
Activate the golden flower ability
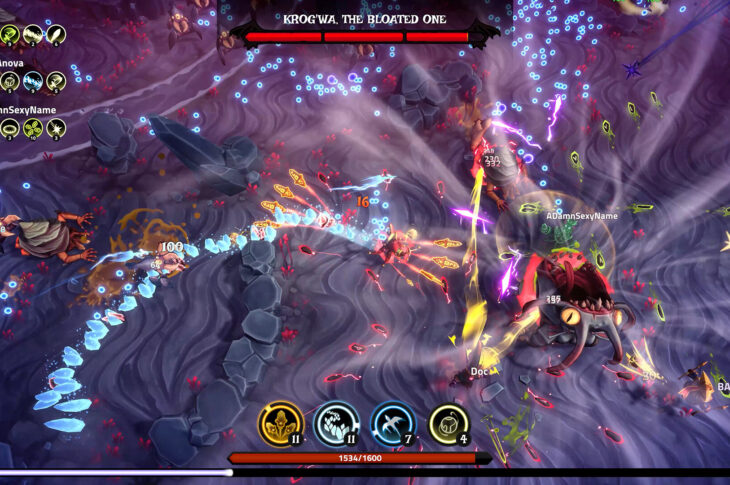281,423
